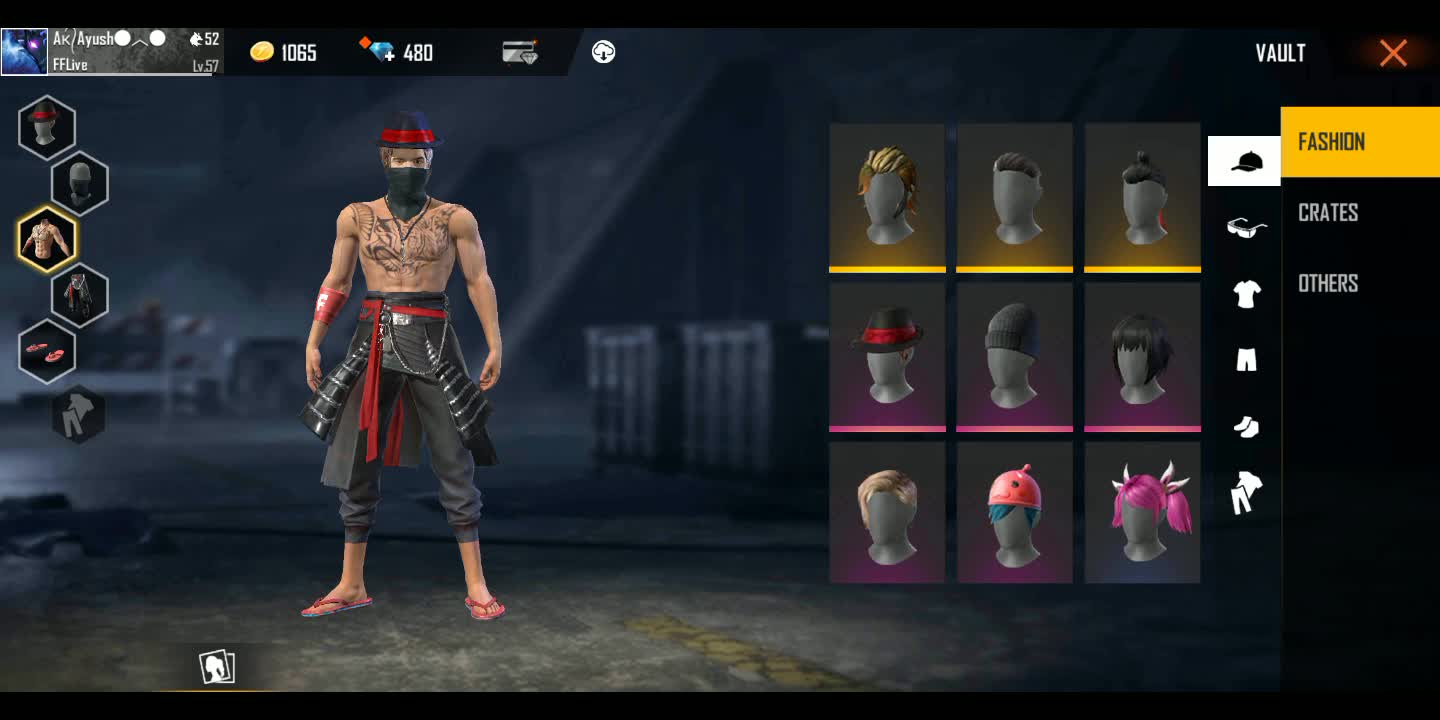This screenshot has width=1440, height=720.
Task: Open the Crates tab
Action: [x=1328, y=213]
